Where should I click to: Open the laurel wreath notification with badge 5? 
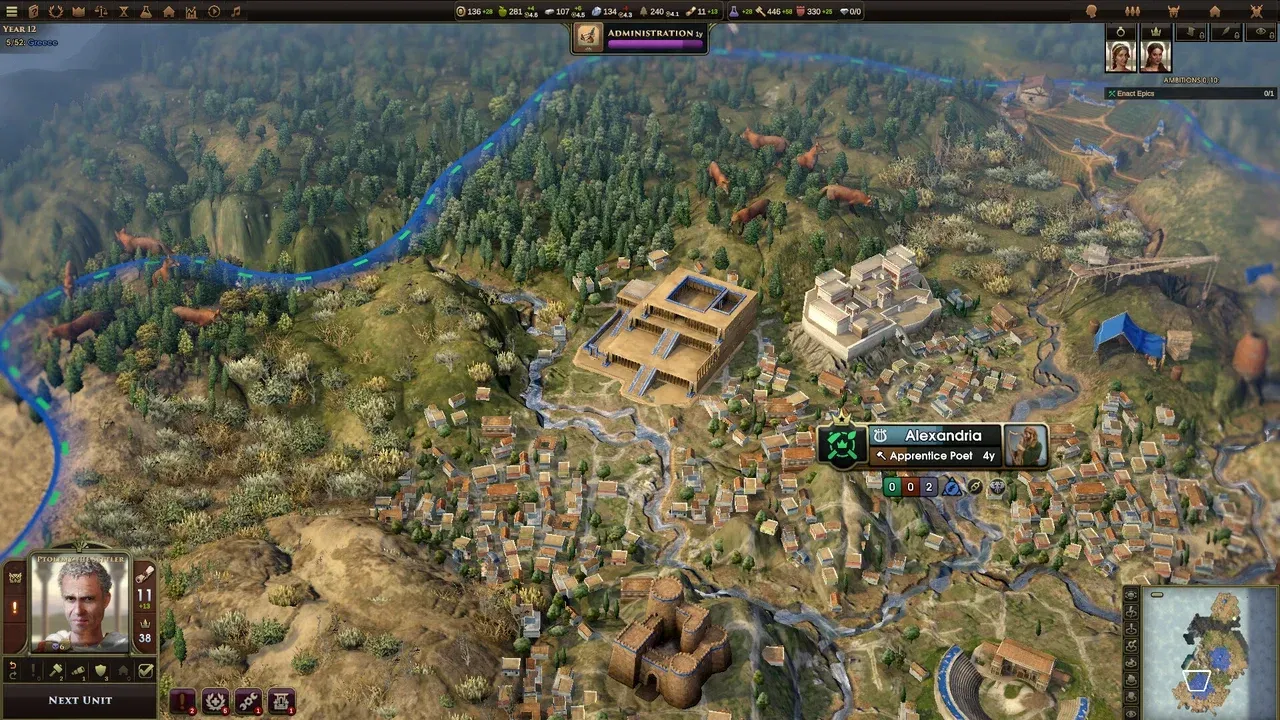click(217, 700)
